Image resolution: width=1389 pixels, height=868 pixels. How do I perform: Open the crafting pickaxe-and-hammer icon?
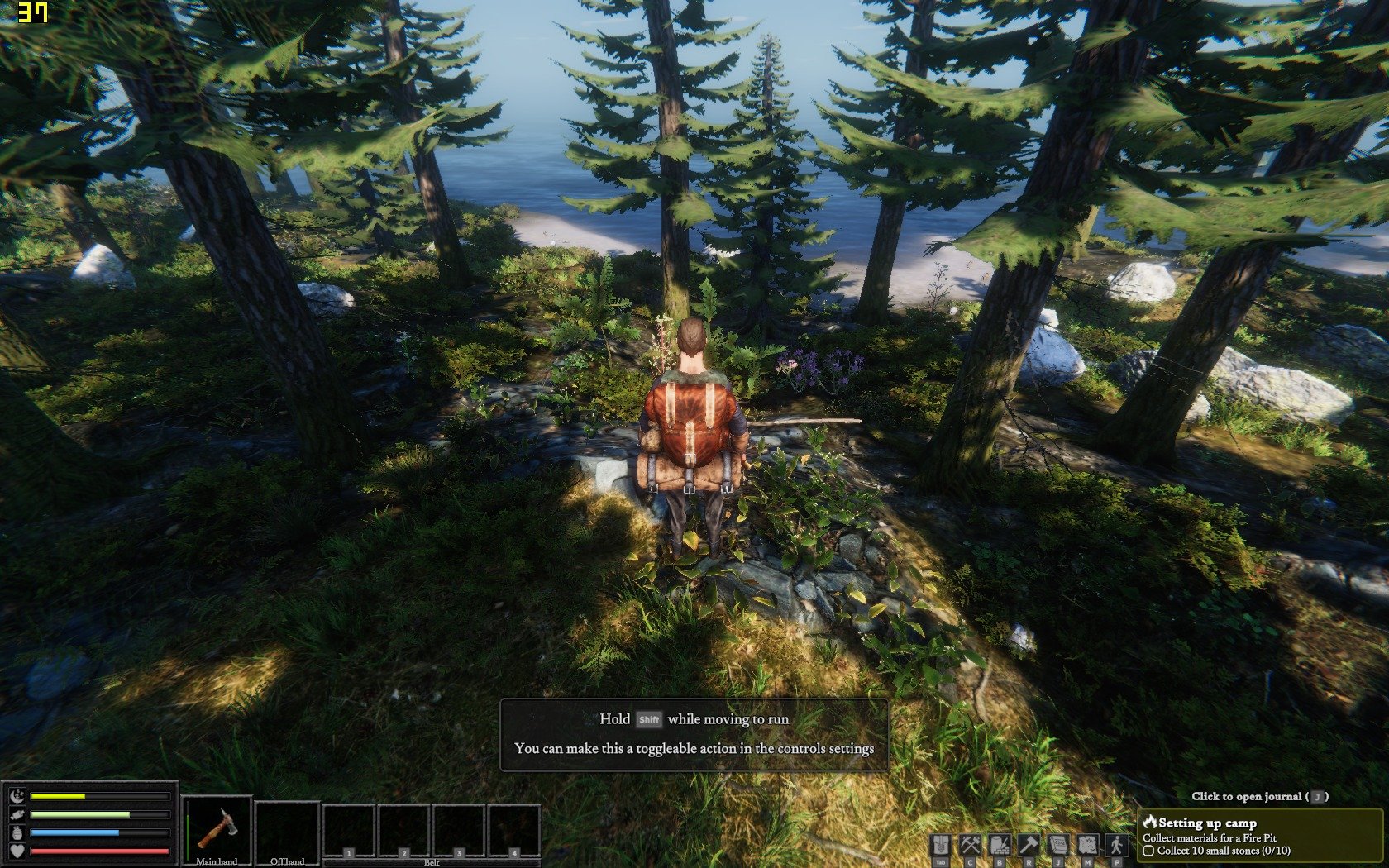[970, 846]
